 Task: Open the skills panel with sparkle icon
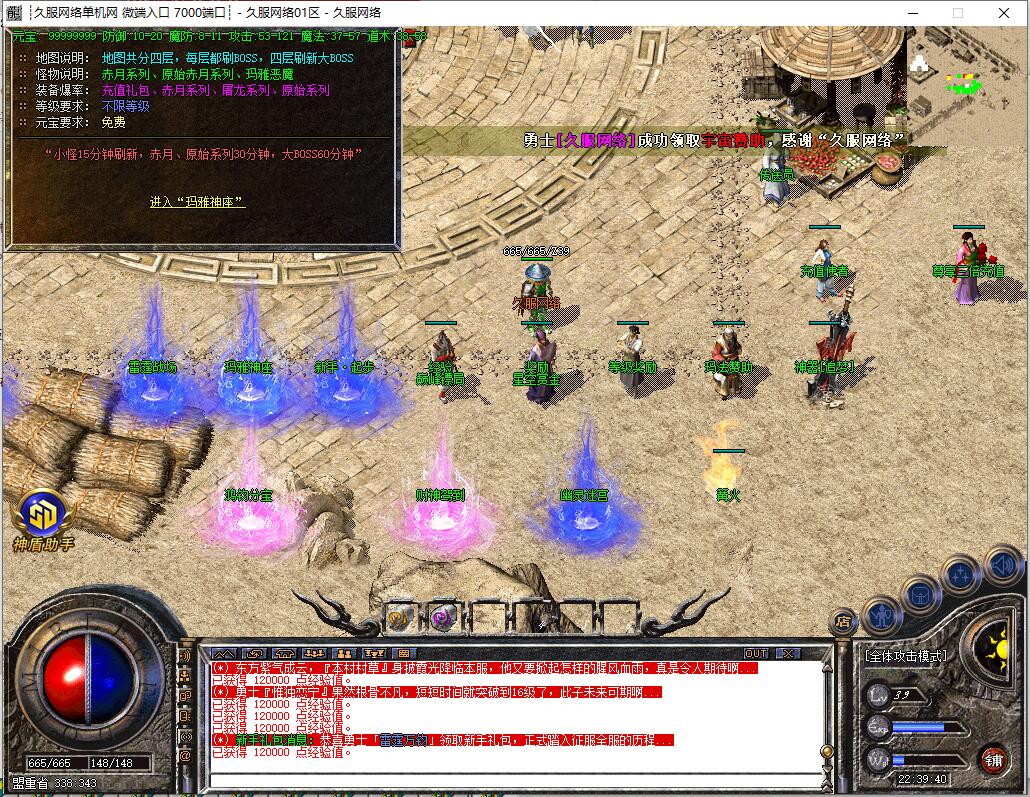960,575
